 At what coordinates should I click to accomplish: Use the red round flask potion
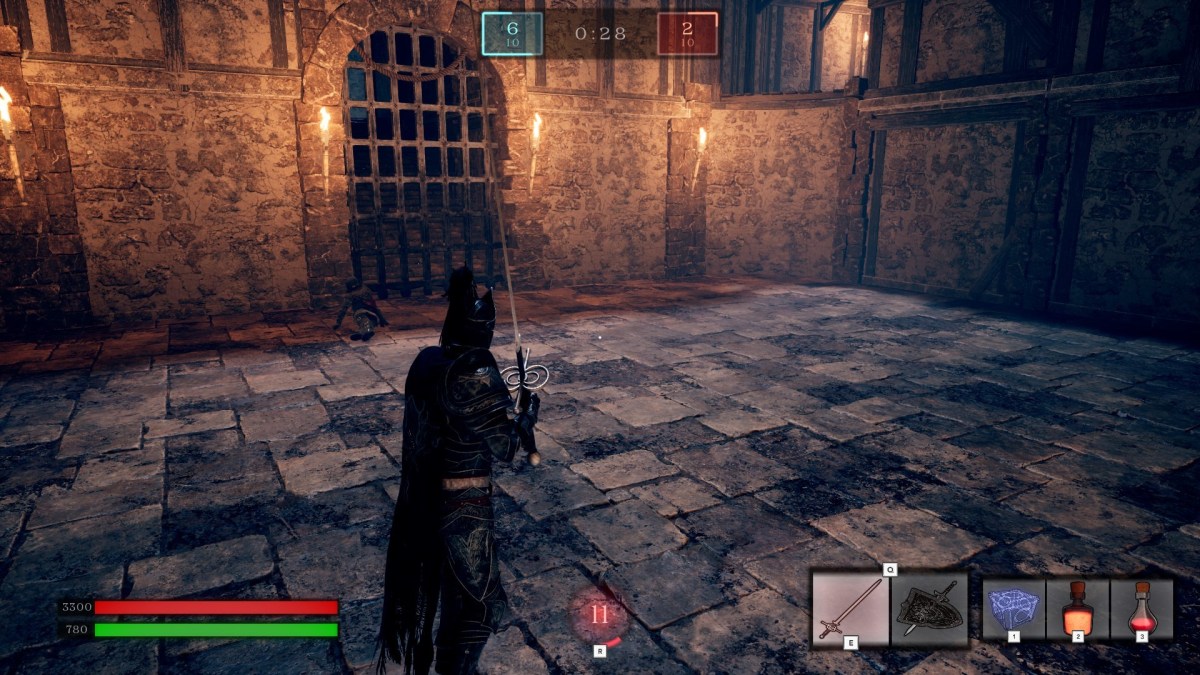tap(1141, 608)
